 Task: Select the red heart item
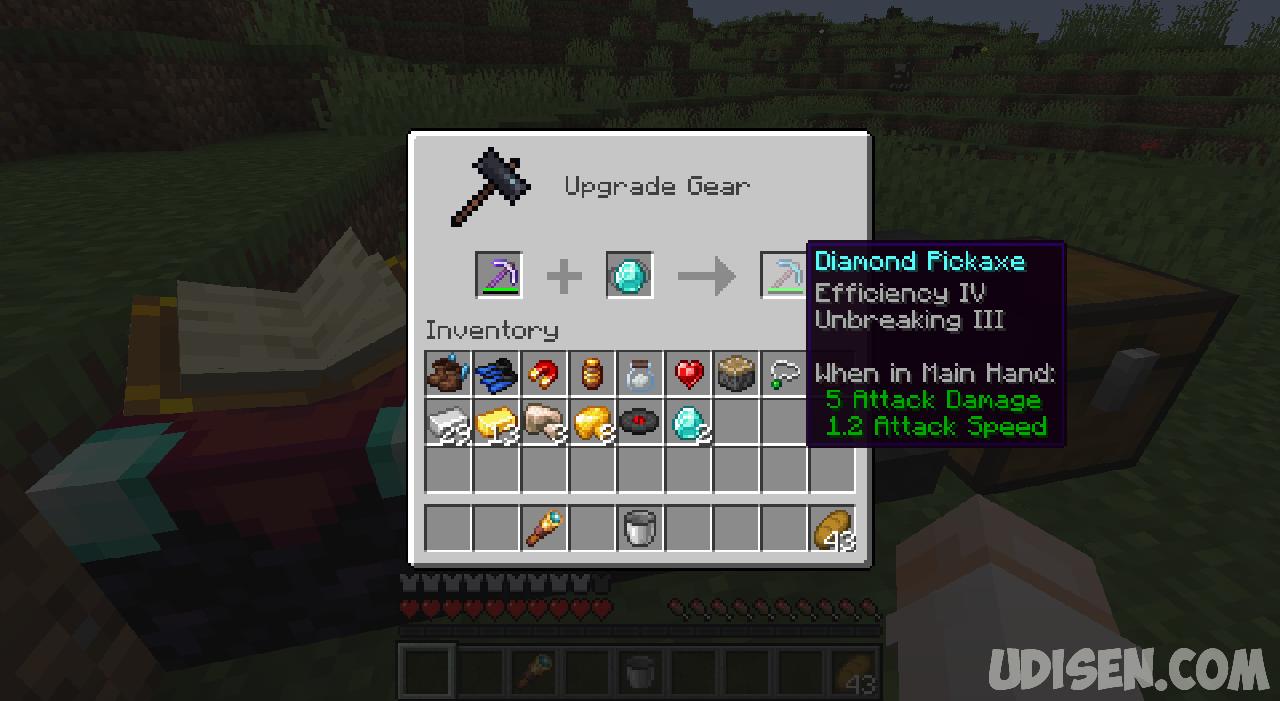point(688,374)
